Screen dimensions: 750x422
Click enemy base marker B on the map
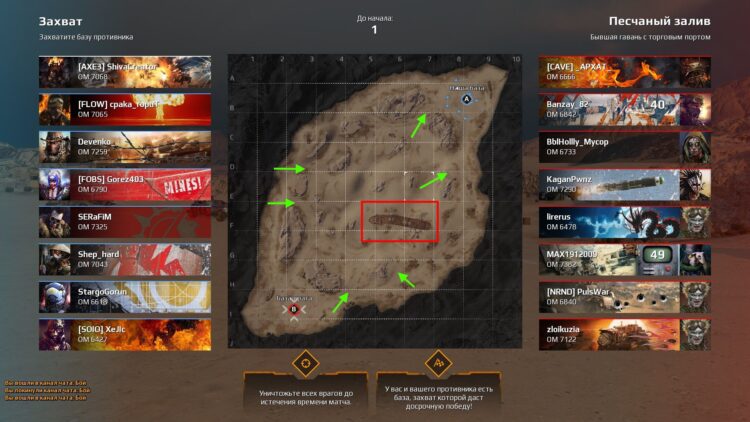point(294,309)
